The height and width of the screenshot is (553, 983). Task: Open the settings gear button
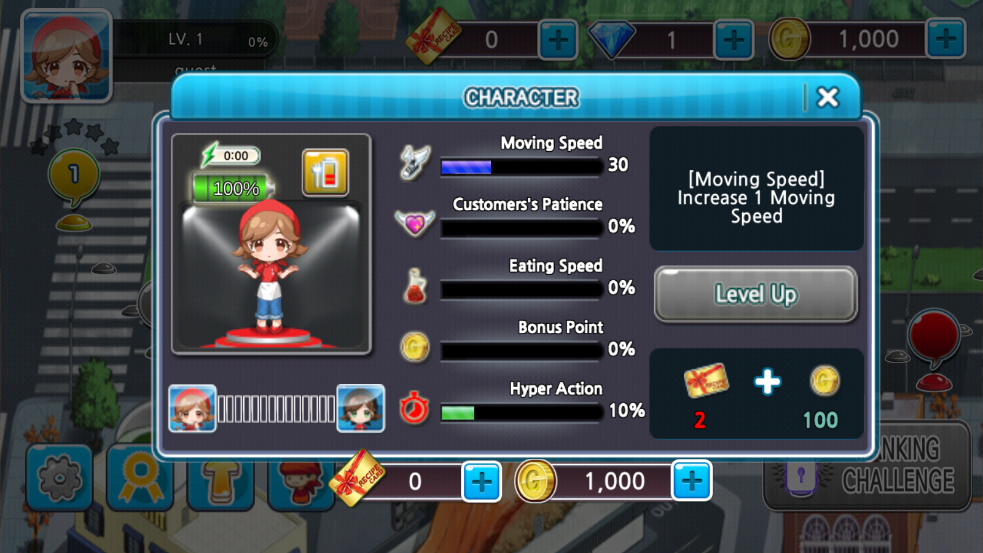[59, 479]
